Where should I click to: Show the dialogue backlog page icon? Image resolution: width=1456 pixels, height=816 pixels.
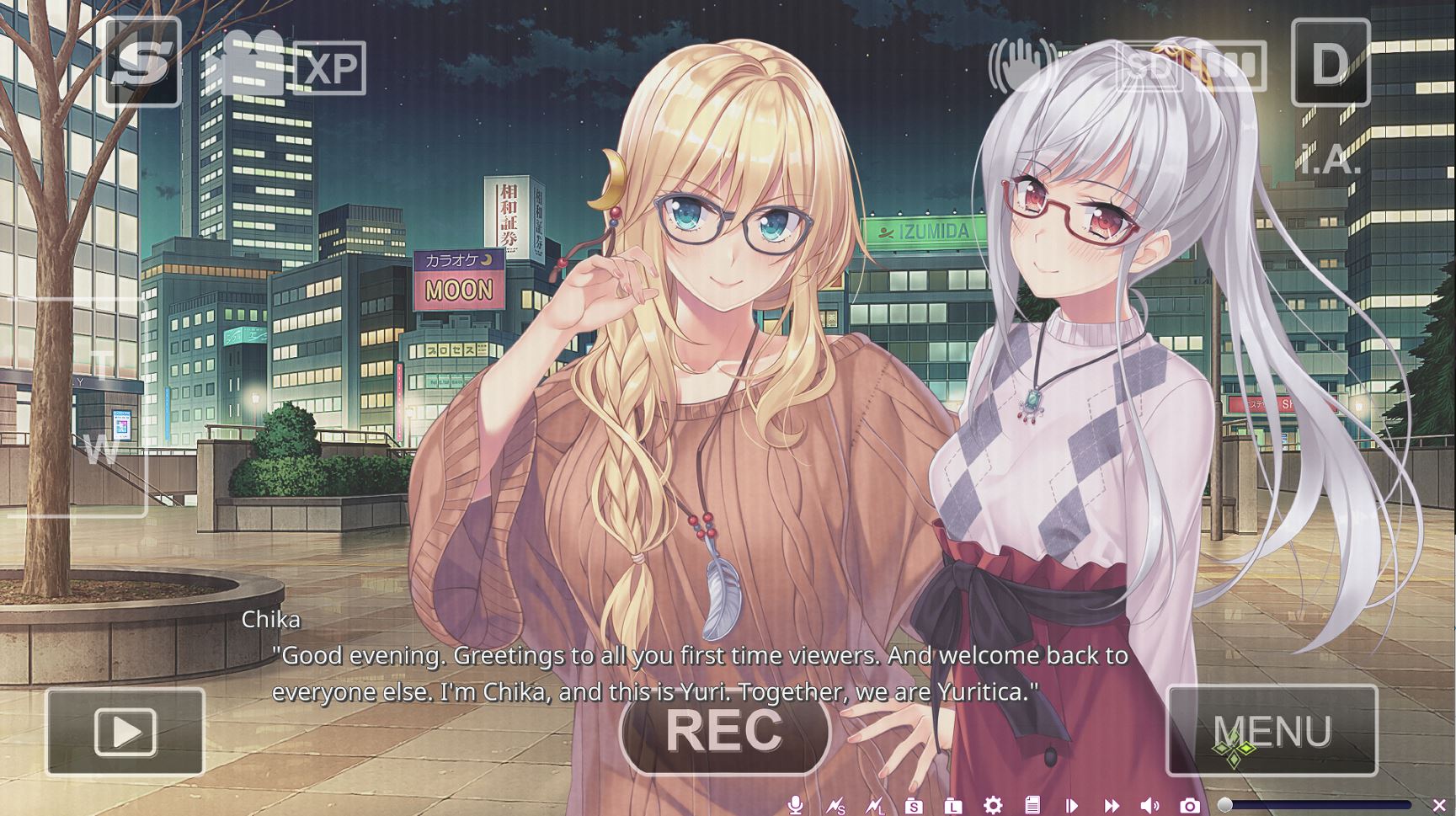click(x=1032, y=805)
